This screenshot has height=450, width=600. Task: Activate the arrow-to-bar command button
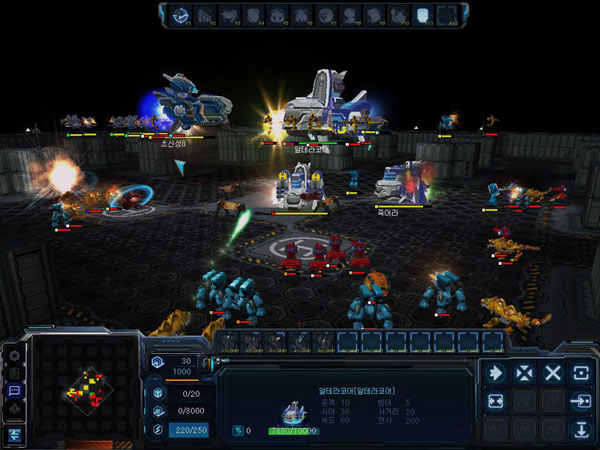click(581, 401)
